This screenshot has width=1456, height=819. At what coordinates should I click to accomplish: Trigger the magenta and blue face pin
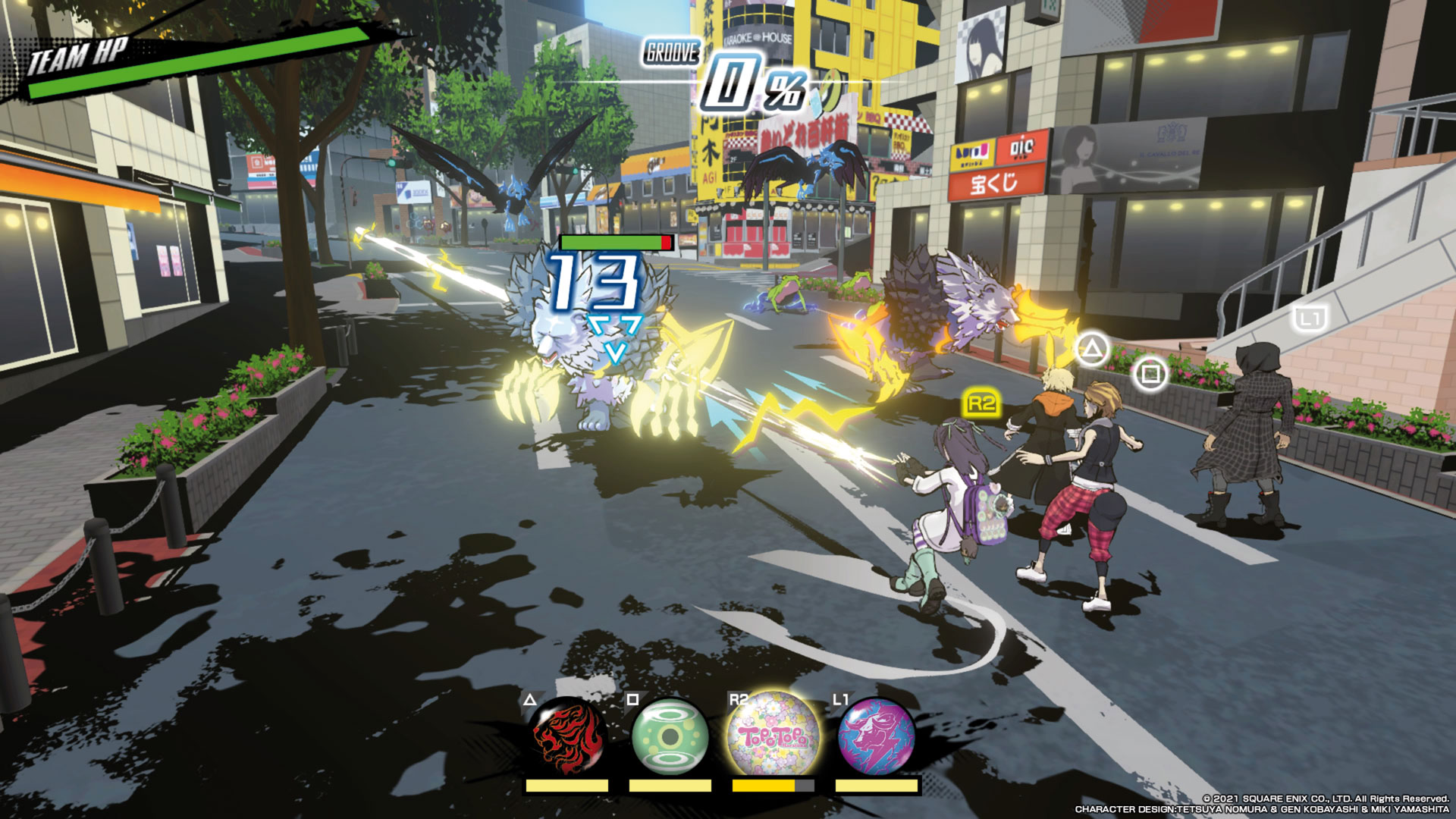point(876,736)
